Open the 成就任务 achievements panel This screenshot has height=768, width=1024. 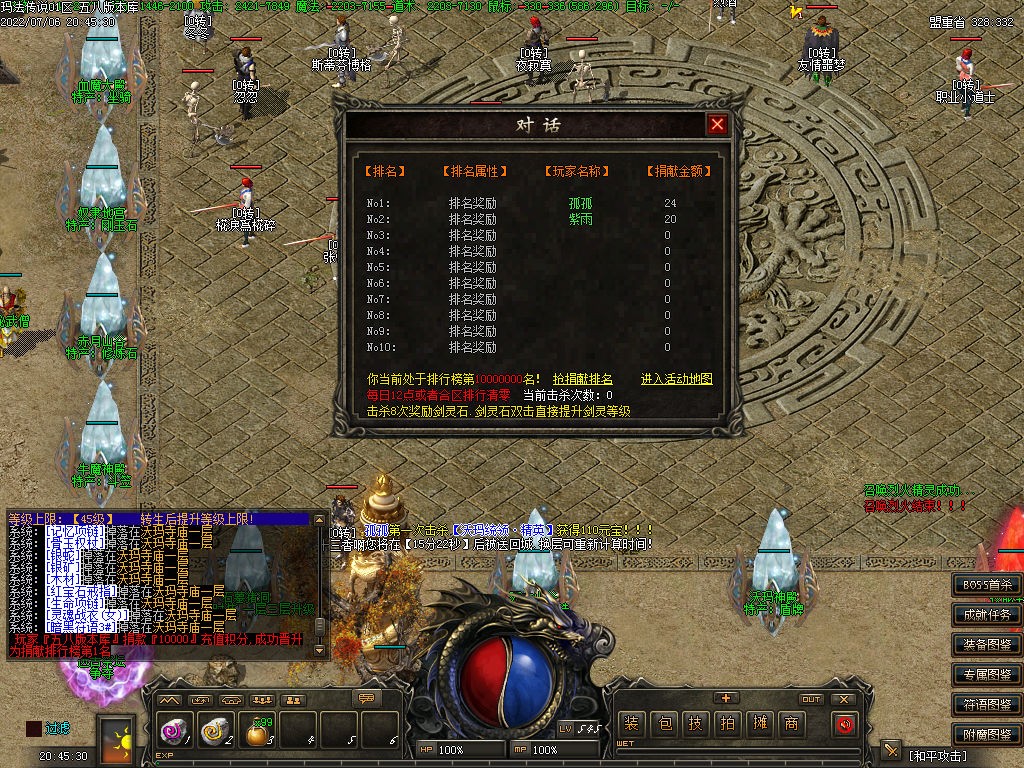pos(987,615)
